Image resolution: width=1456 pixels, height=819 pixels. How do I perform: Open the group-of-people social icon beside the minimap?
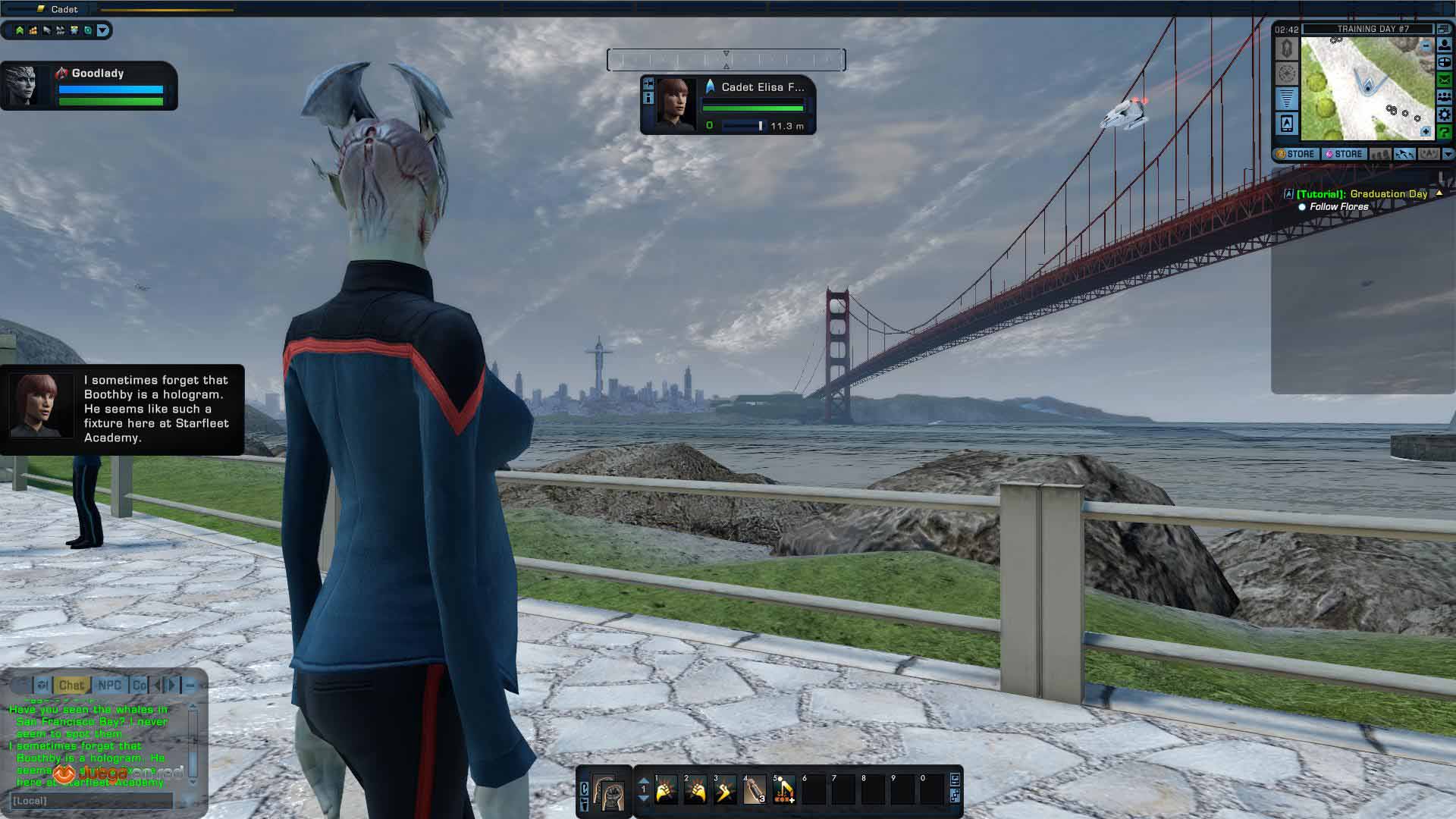click(x=1445, y=97)
